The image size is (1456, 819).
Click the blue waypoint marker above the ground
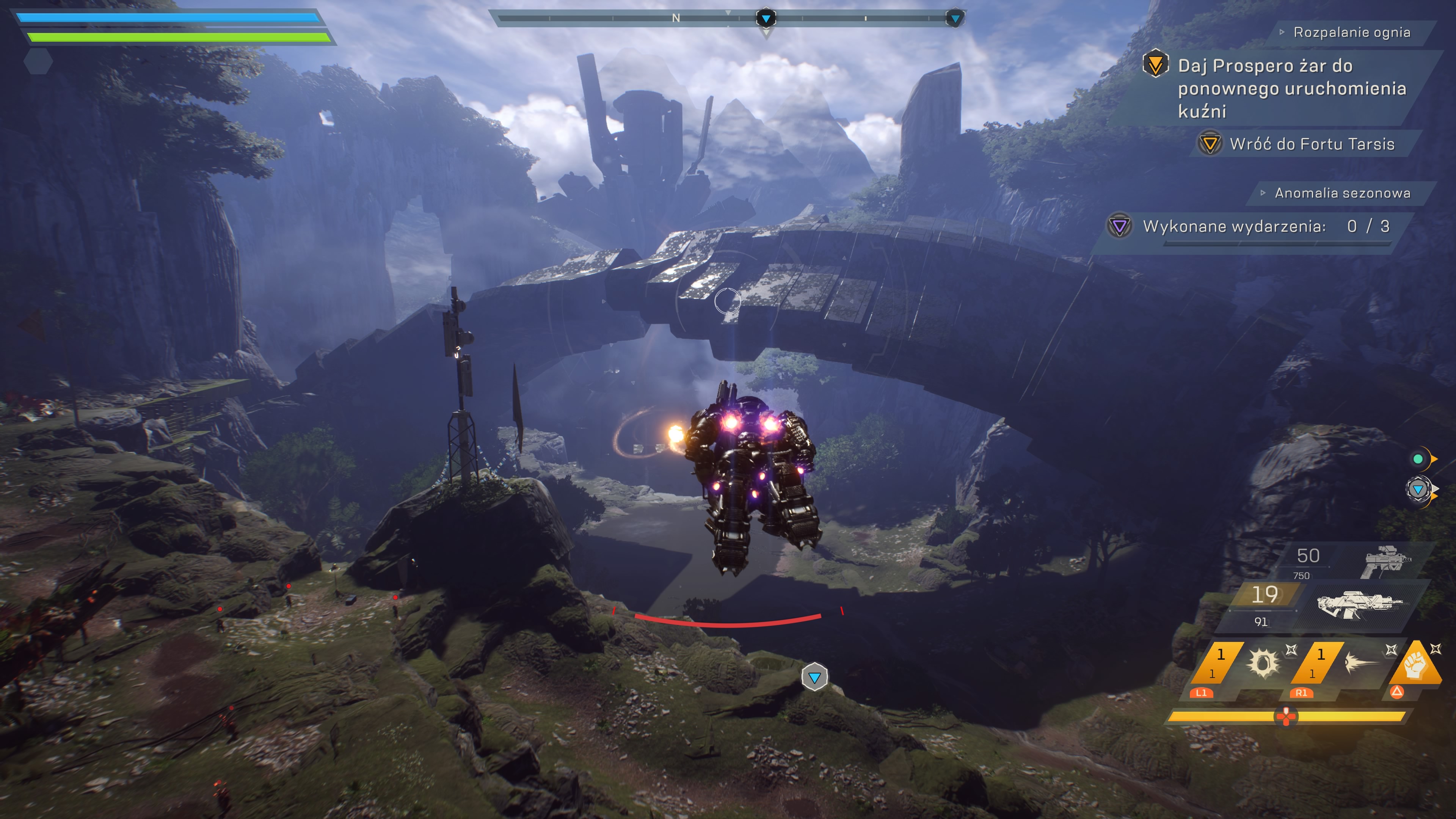point(814,677)
